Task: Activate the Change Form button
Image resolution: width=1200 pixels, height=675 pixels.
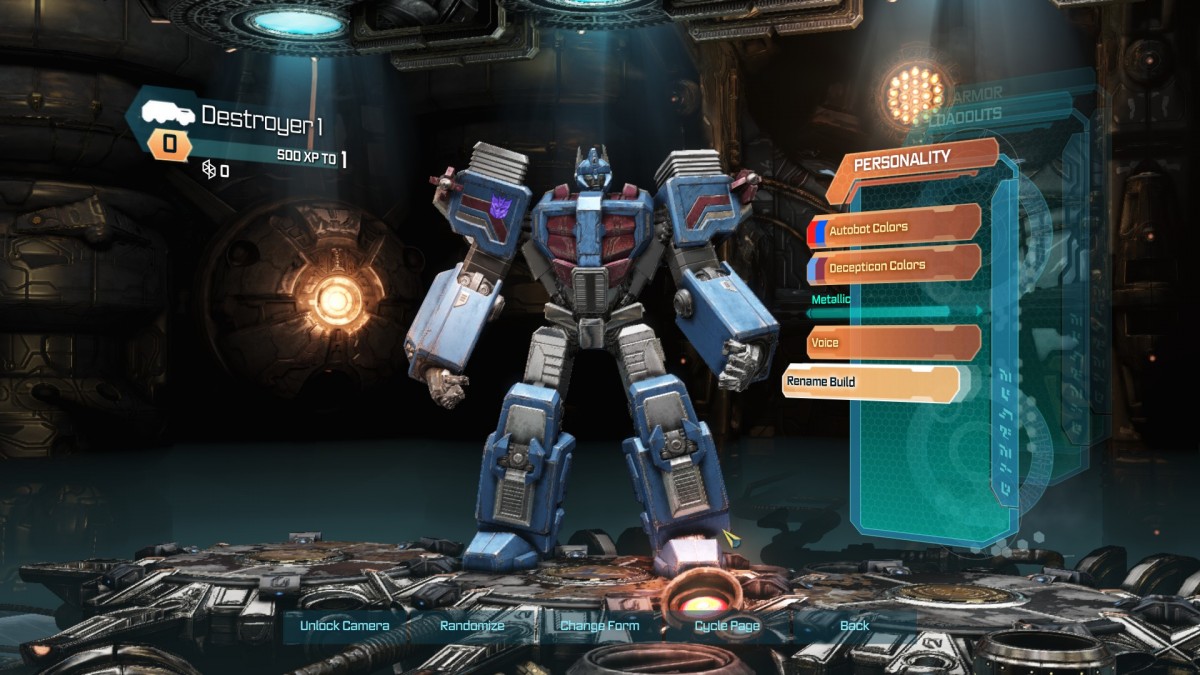Action: pyautogui.click(x=599, y=626)
